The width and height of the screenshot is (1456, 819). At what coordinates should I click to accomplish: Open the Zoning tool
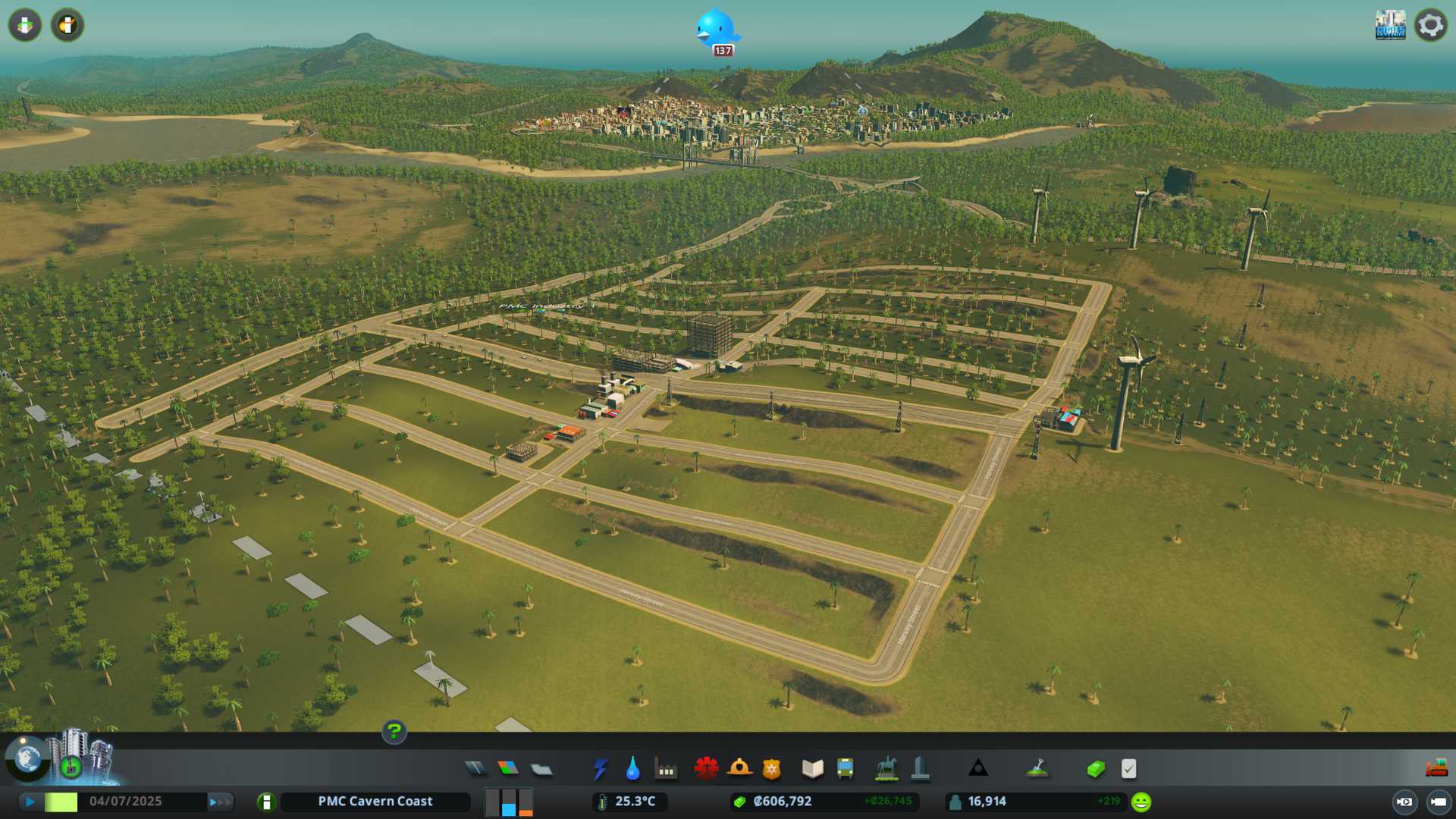click(508, 769)
